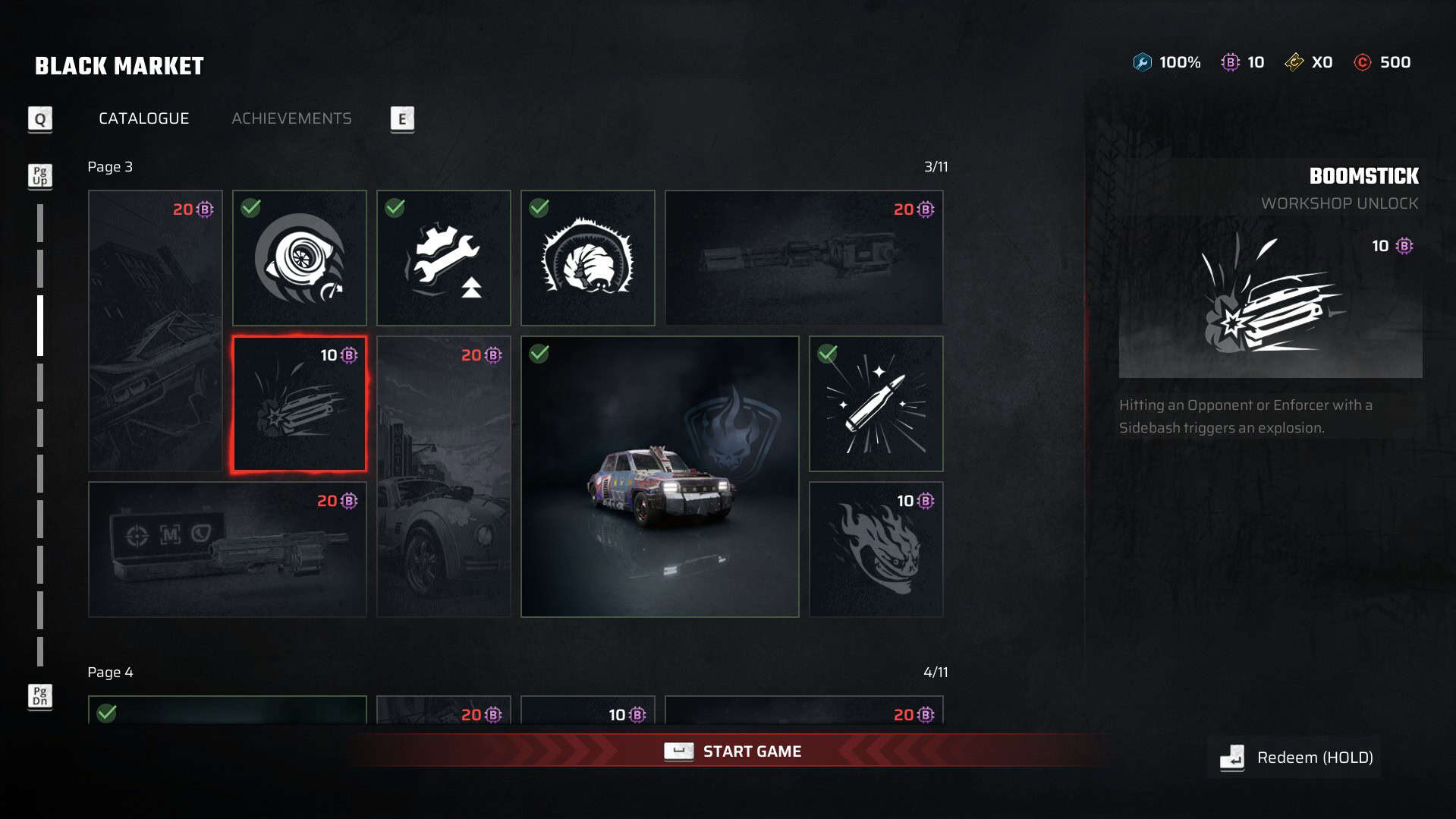1456x819 pixels.
Task: Open the Achievements tab
Action: click(291, 118)
